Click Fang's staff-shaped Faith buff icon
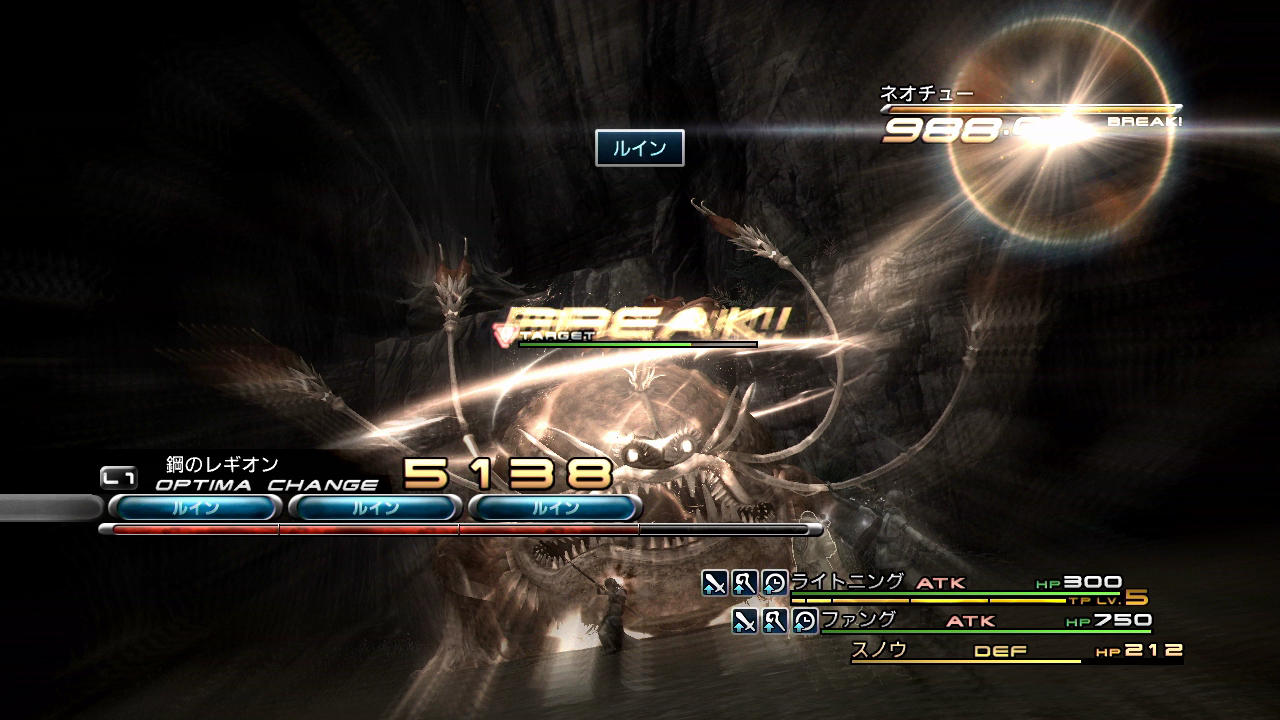Screen dimensions: 1280x720 [x=775, y=621]
